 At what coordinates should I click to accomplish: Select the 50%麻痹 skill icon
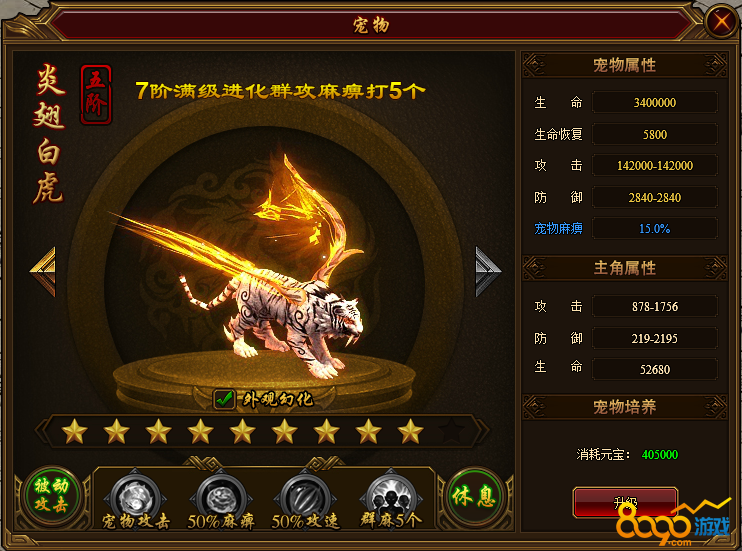(x=218, y=494)
